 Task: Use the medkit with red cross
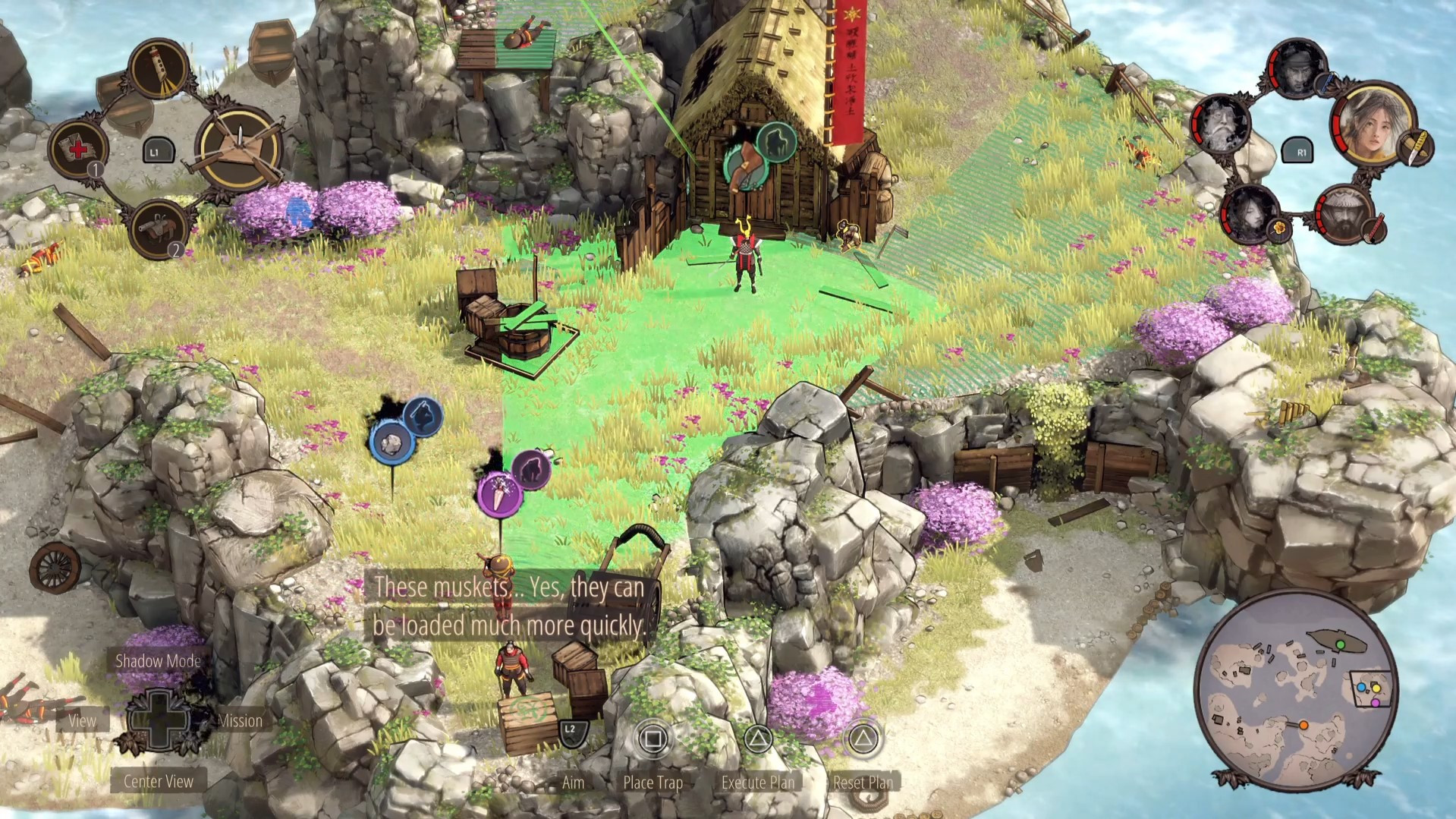78,147
